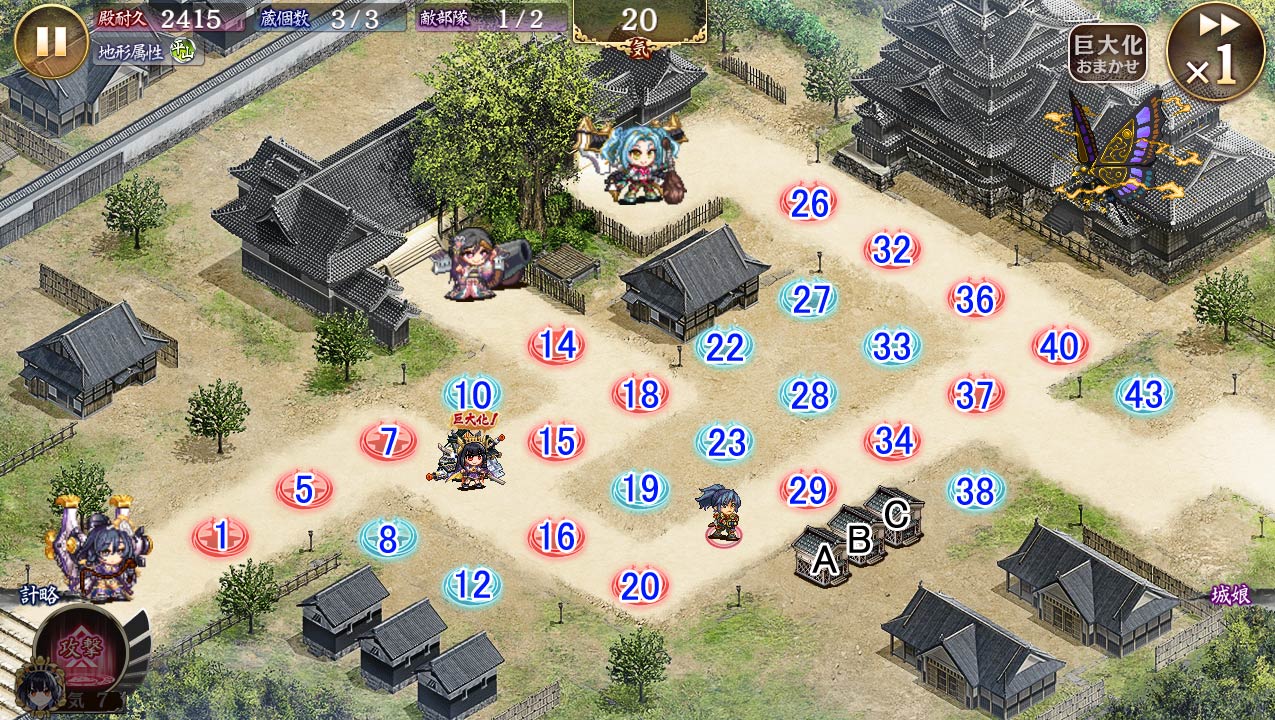This screenshot has height=720, width=1275.
Task: Choose red placement tile number 40
Action: click(x=1060, y=347)
